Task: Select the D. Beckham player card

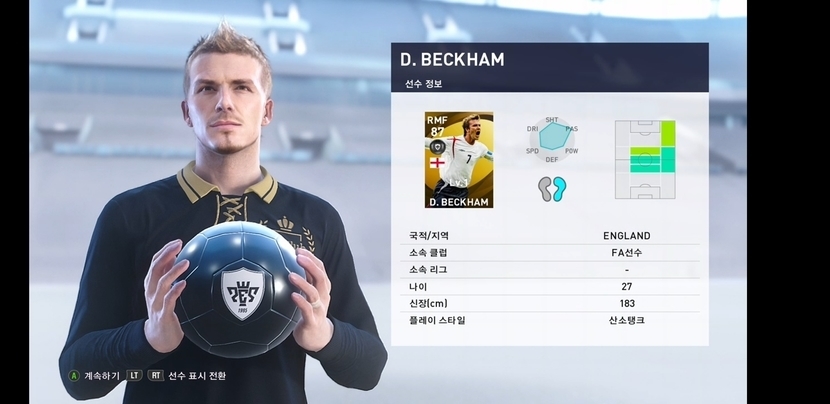Action: (459, 159)
